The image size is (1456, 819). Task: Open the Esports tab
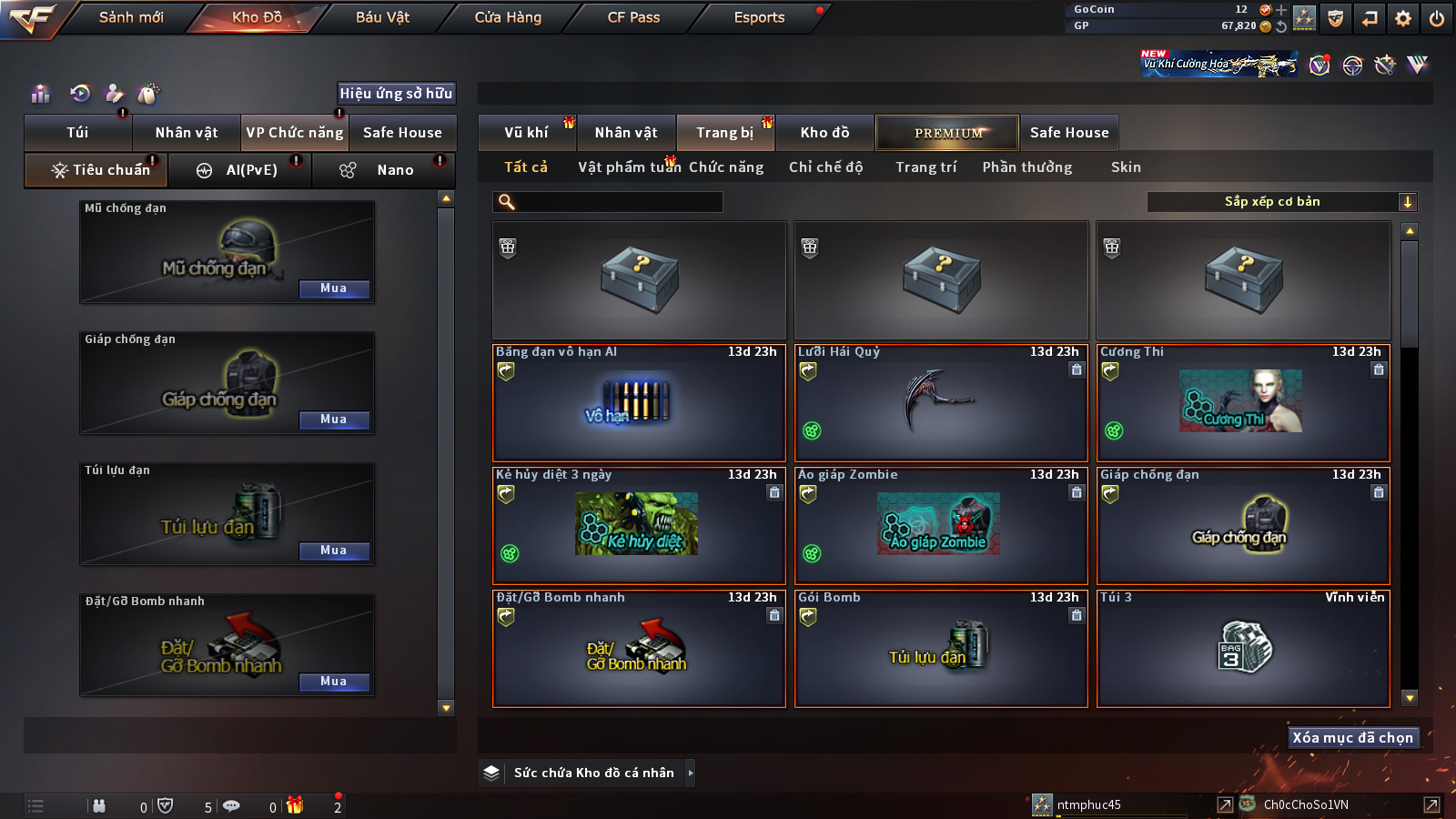(759, 17)
